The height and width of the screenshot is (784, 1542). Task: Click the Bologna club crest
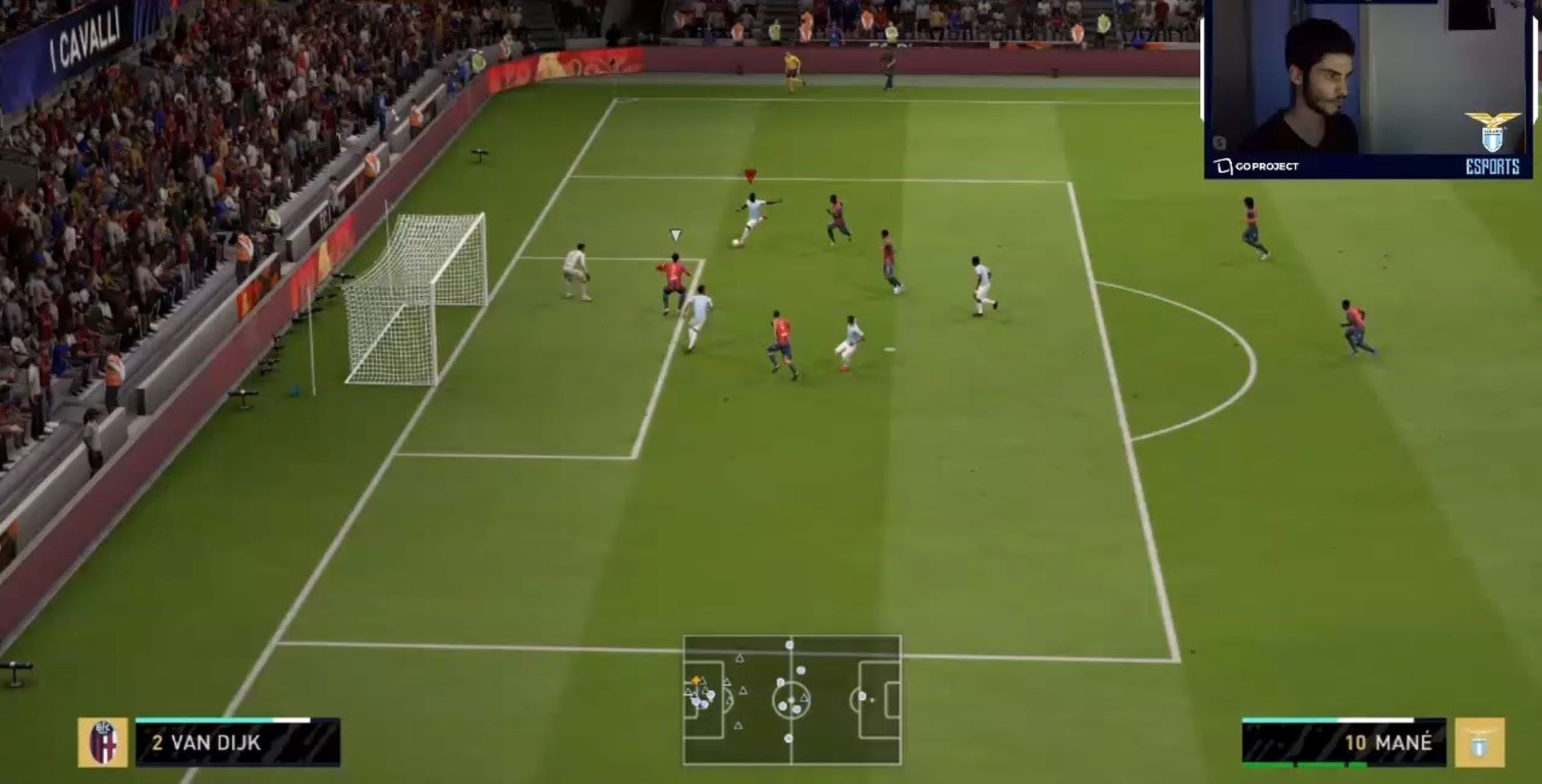click(103, 743)
